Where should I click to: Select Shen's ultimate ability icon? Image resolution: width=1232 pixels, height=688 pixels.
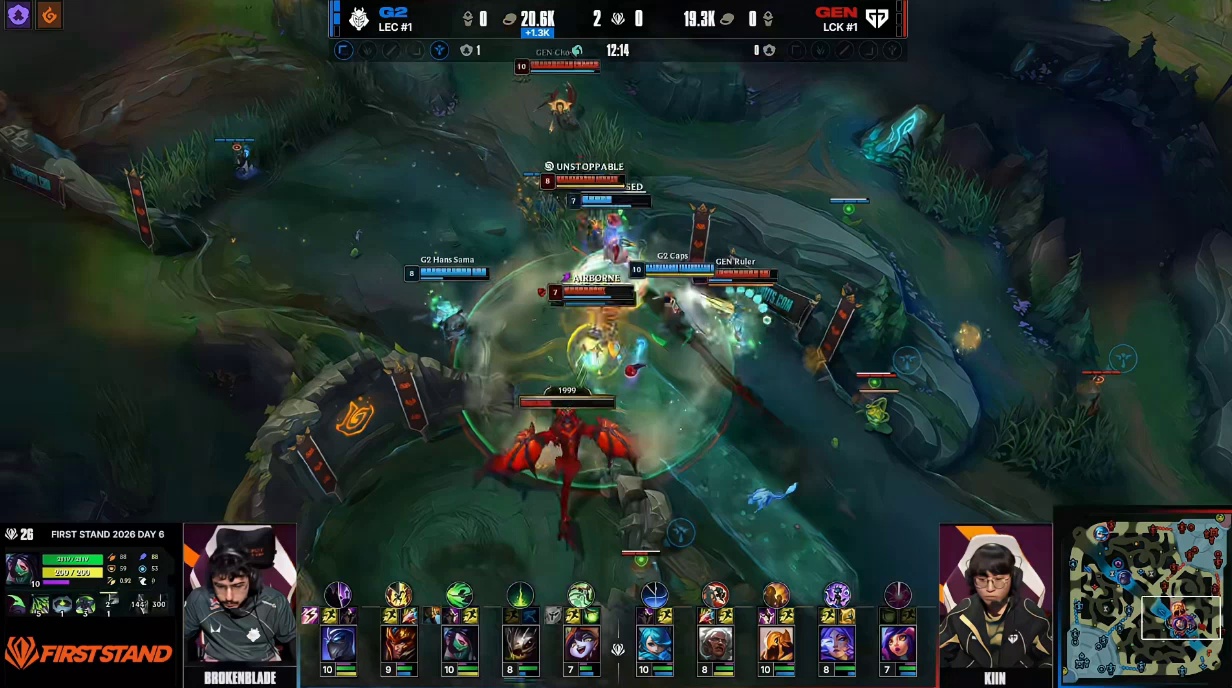pos(337,596)
